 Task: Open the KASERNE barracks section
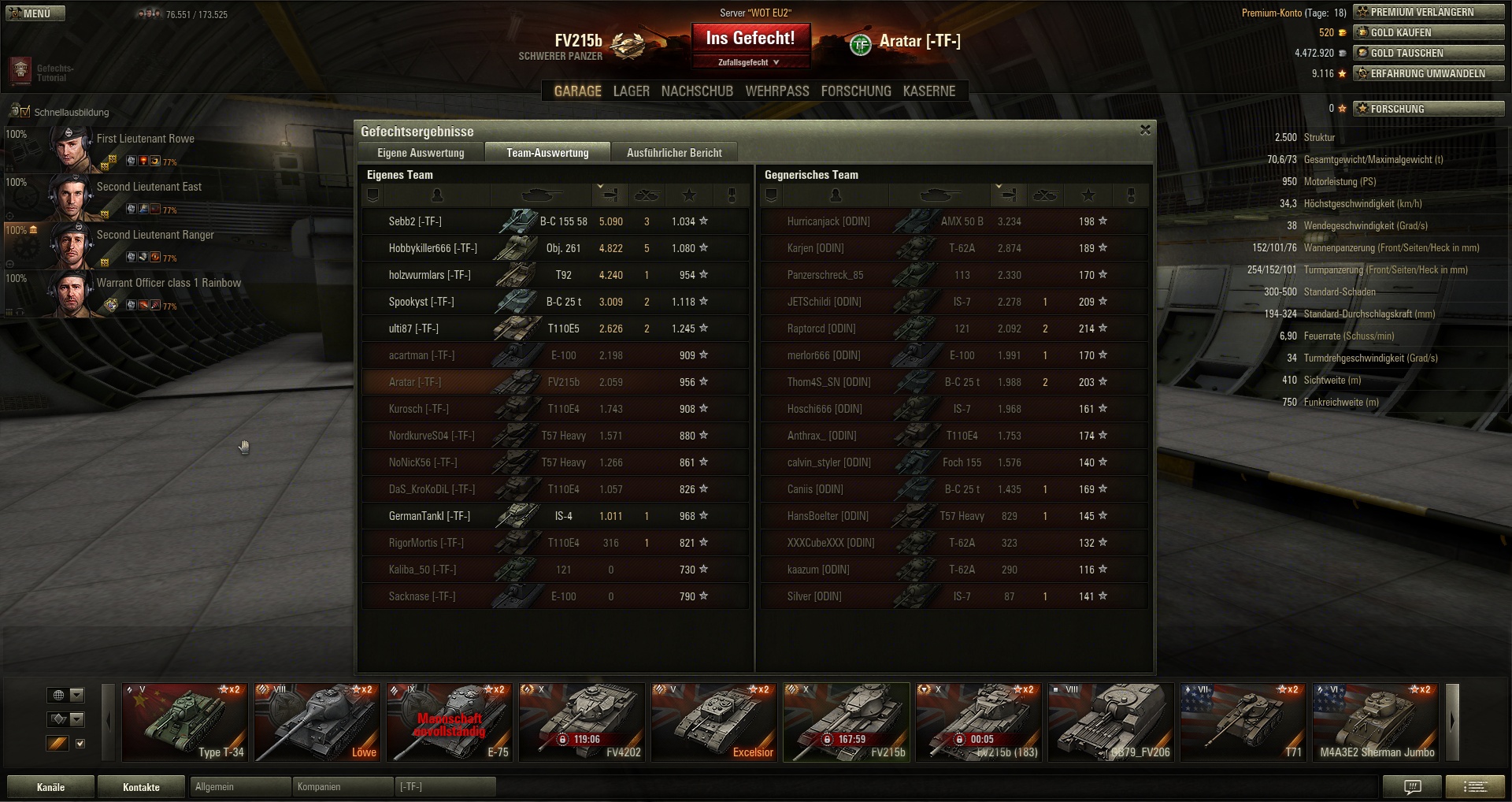(x=928, y=91)
